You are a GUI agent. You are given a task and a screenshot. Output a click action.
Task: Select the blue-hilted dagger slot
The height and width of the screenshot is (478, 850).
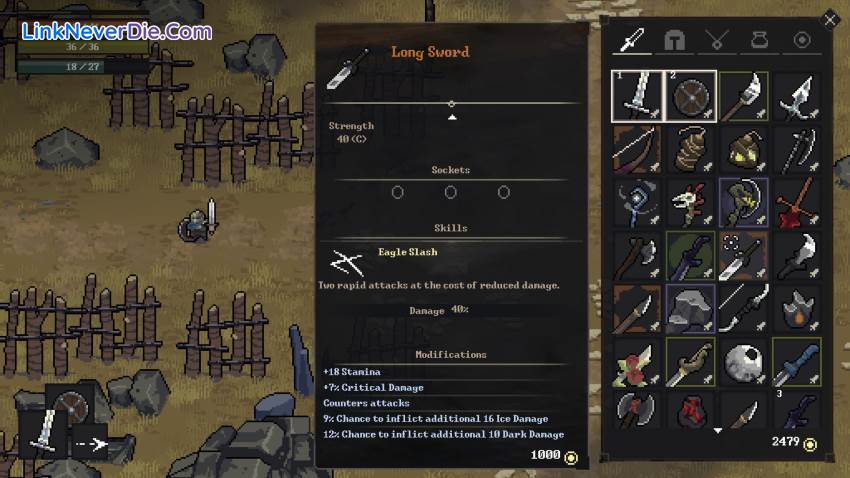(x=796, y=361)
